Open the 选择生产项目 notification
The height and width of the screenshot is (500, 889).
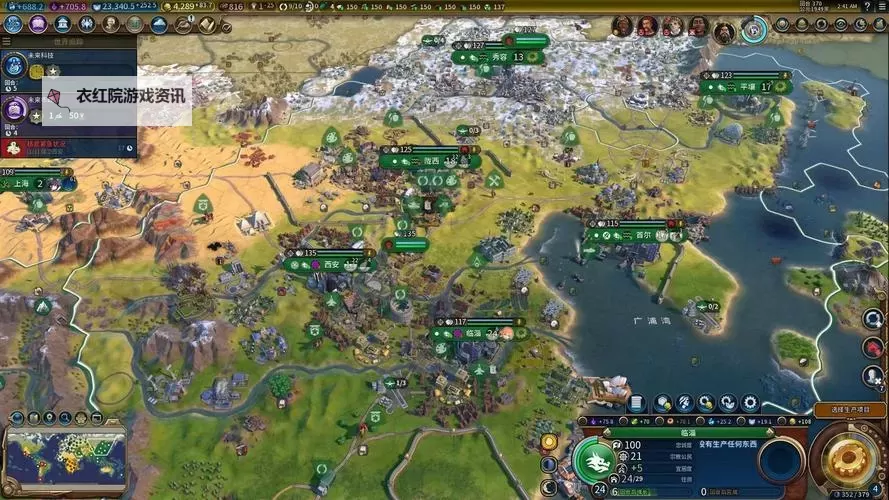pos(845,410)
